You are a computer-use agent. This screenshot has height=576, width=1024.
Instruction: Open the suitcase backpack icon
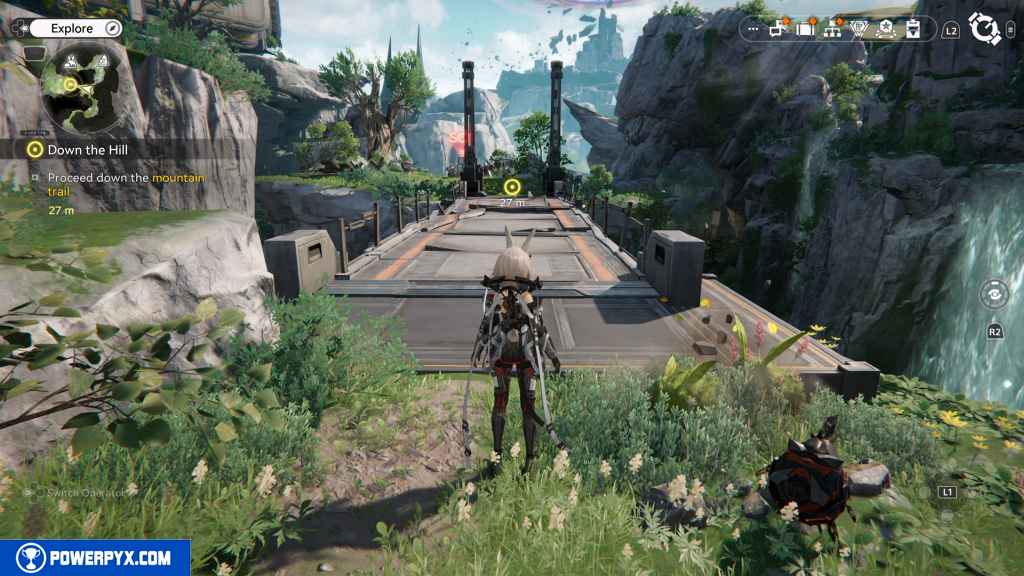[805, 30]
